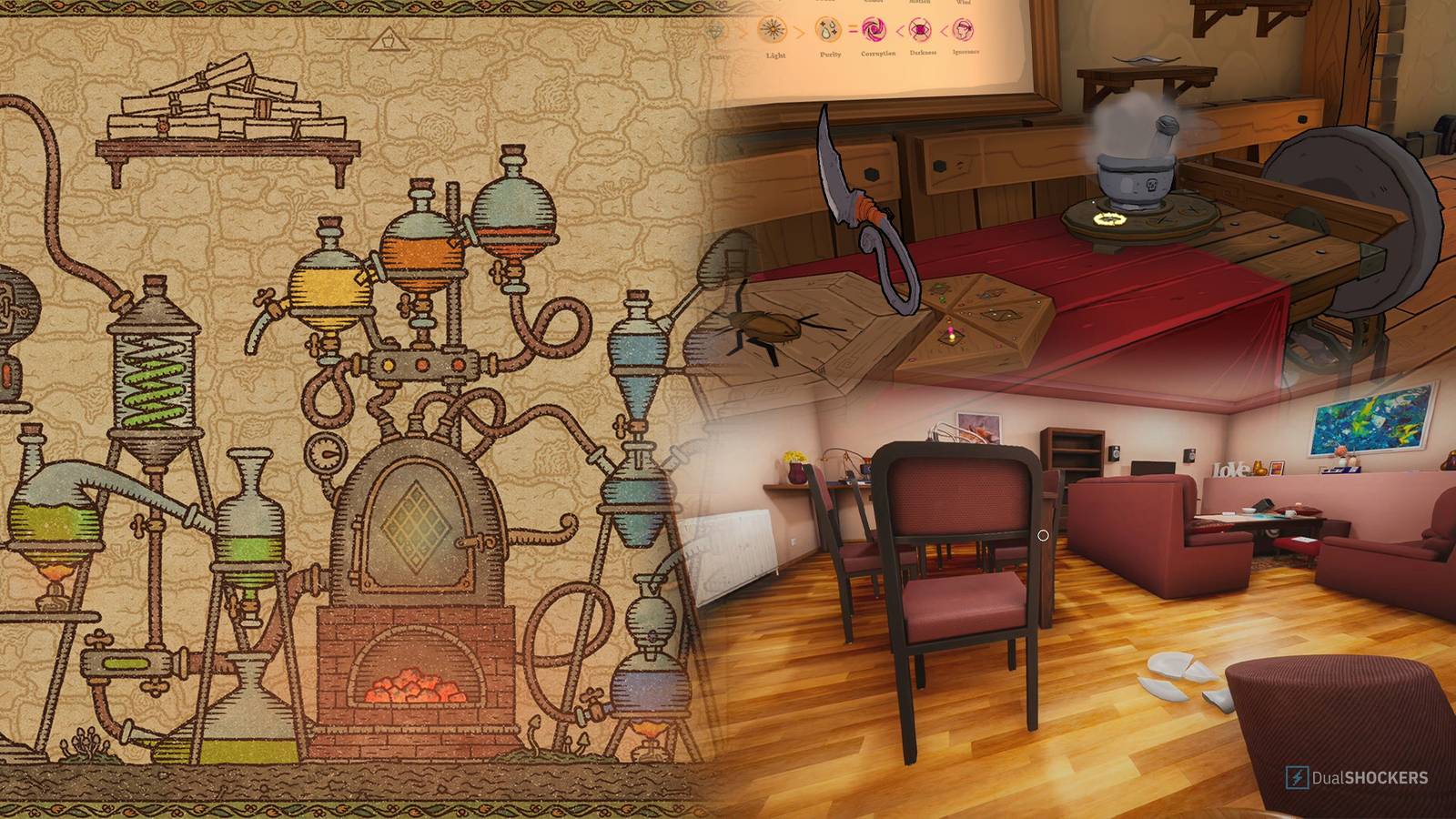Select the Light symbol on the alchemy chart

[x=772, y=29]
